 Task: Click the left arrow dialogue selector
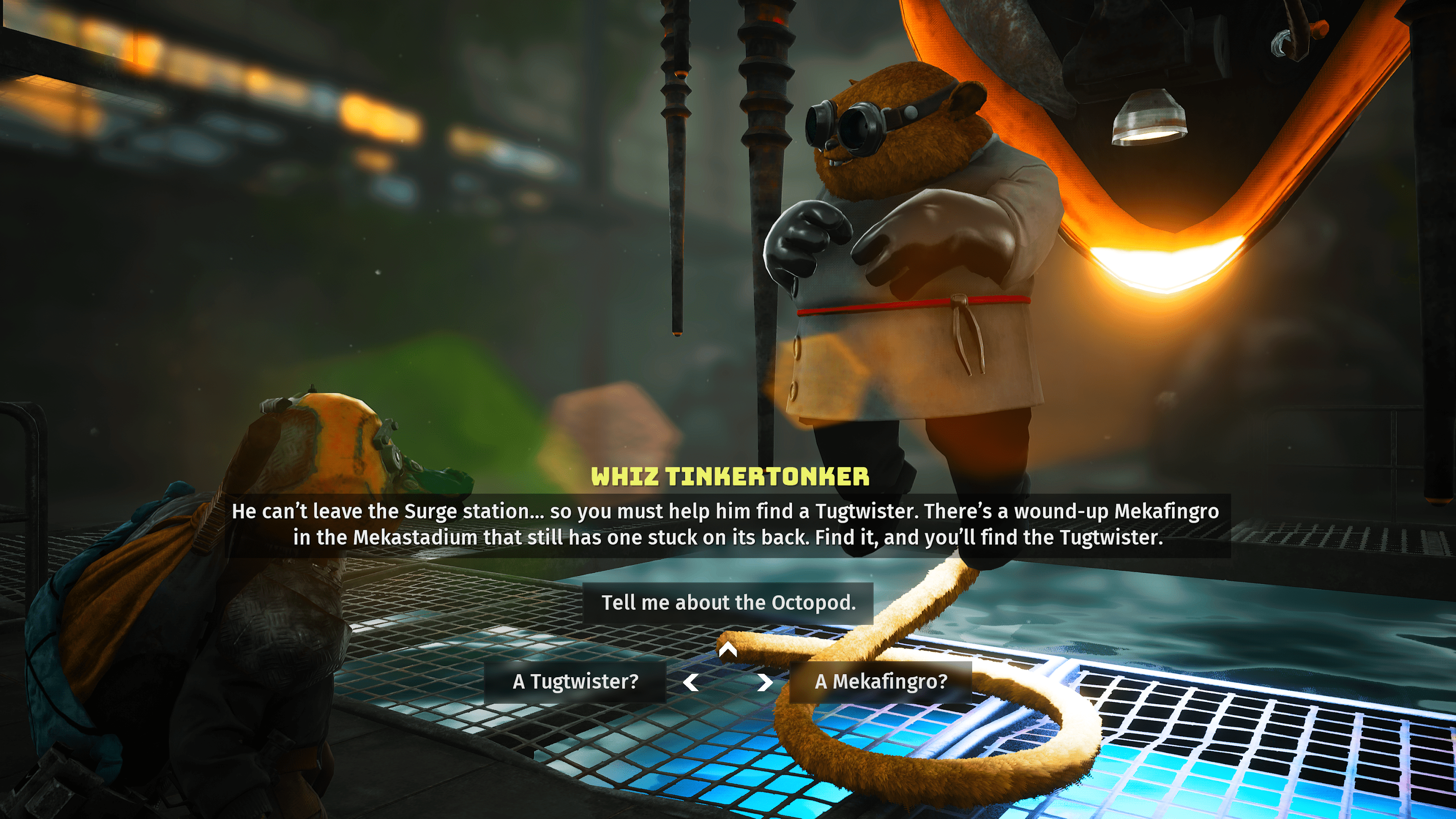[691, 682]
